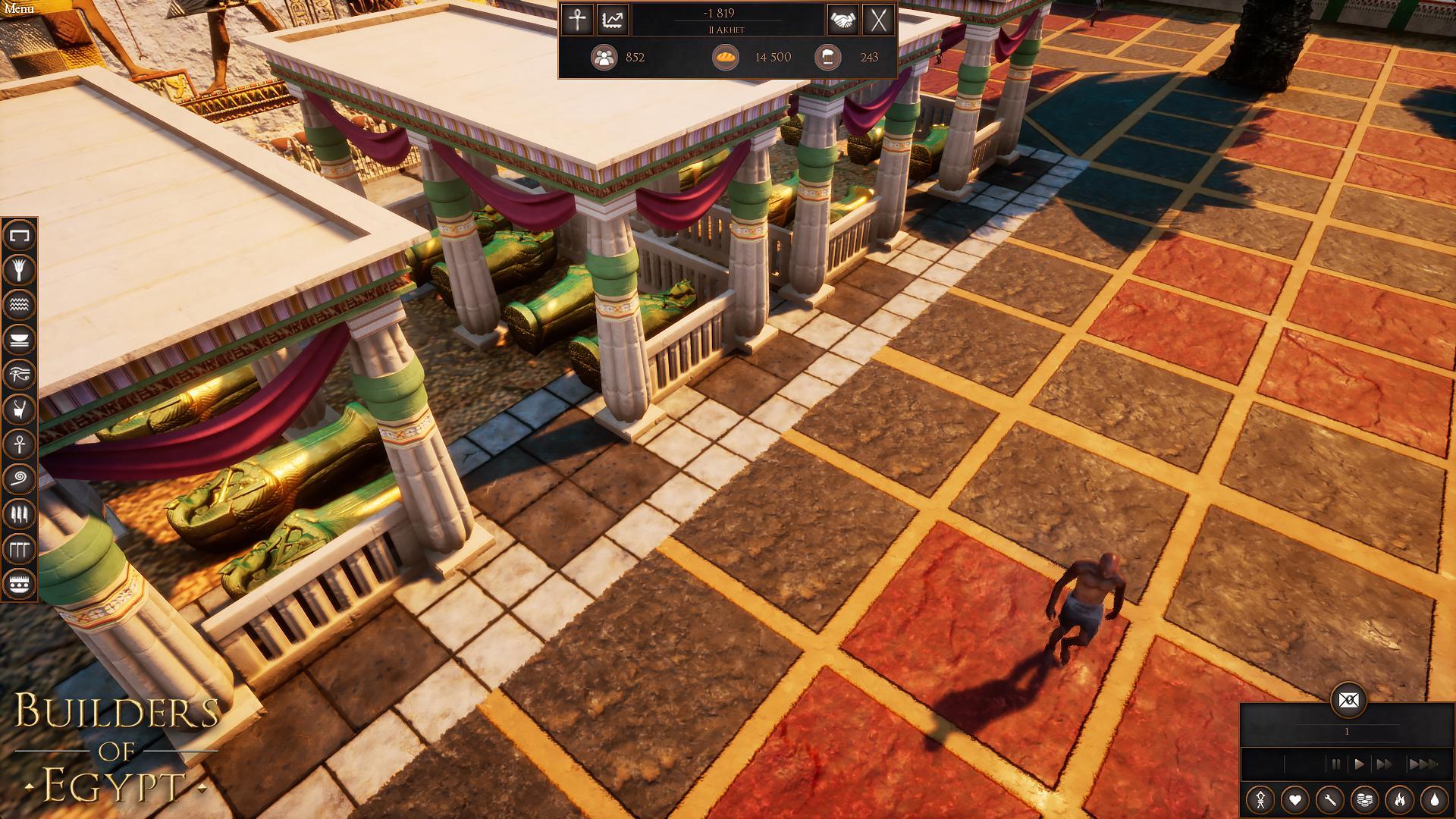The image size is (1456, 819).
Task: Select the road building tool
Action: (x=20, y=236)
